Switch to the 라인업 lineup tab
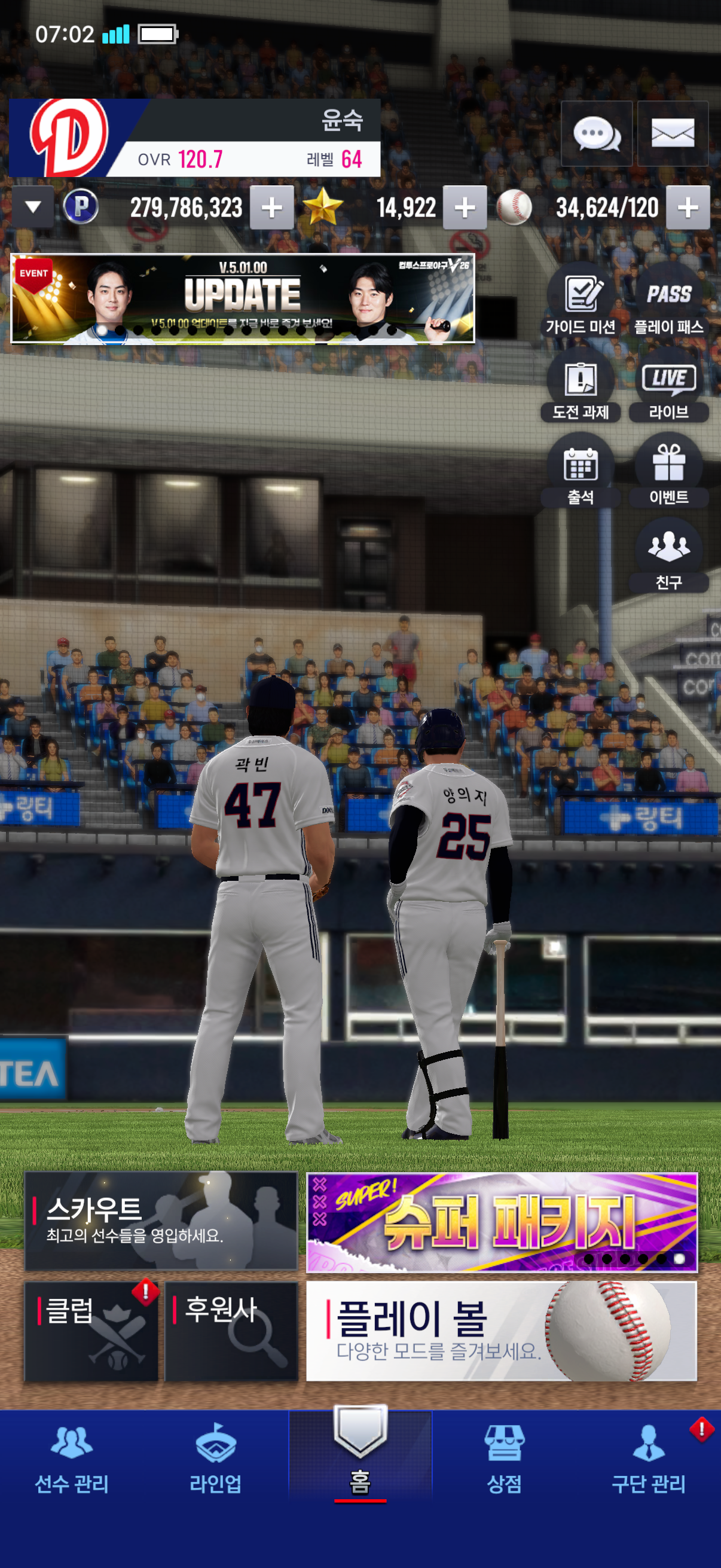 (215, 1458)
